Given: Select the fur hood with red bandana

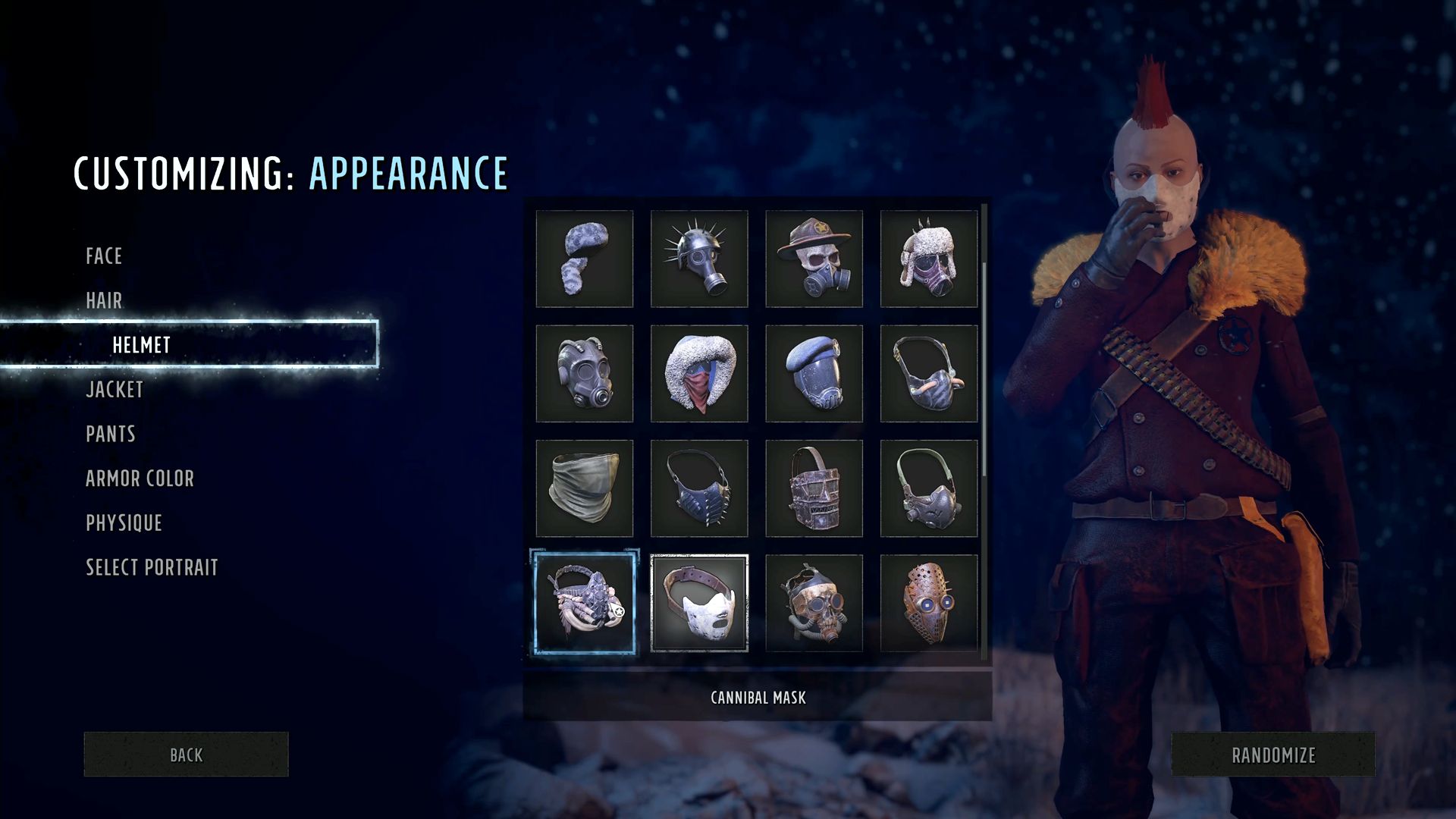Looking at the screenshot, I should 699,373.
